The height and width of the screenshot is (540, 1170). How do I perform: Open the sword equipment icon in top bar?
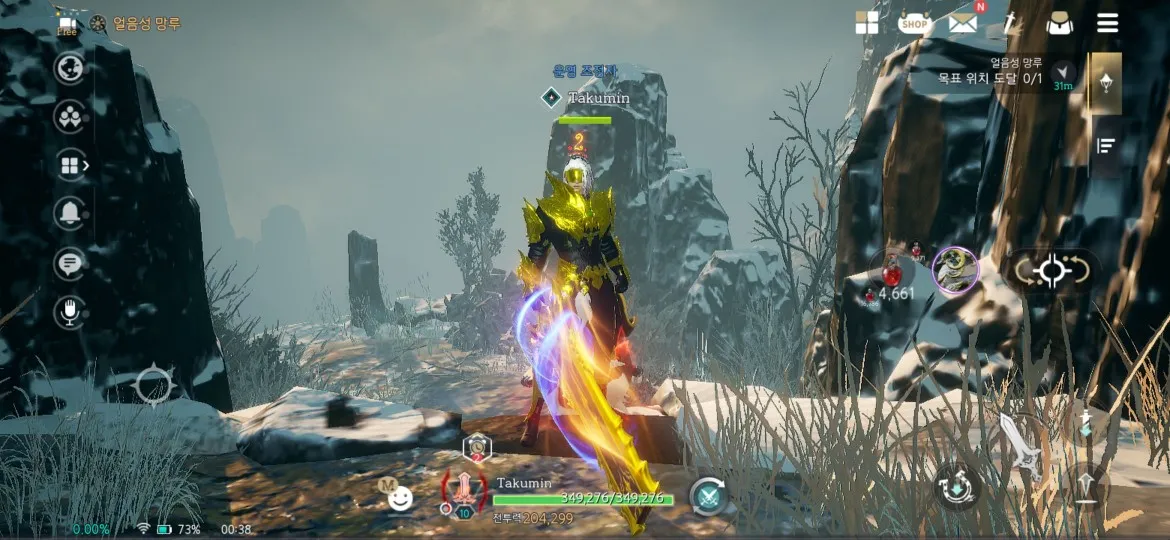tap(1012, 23)
